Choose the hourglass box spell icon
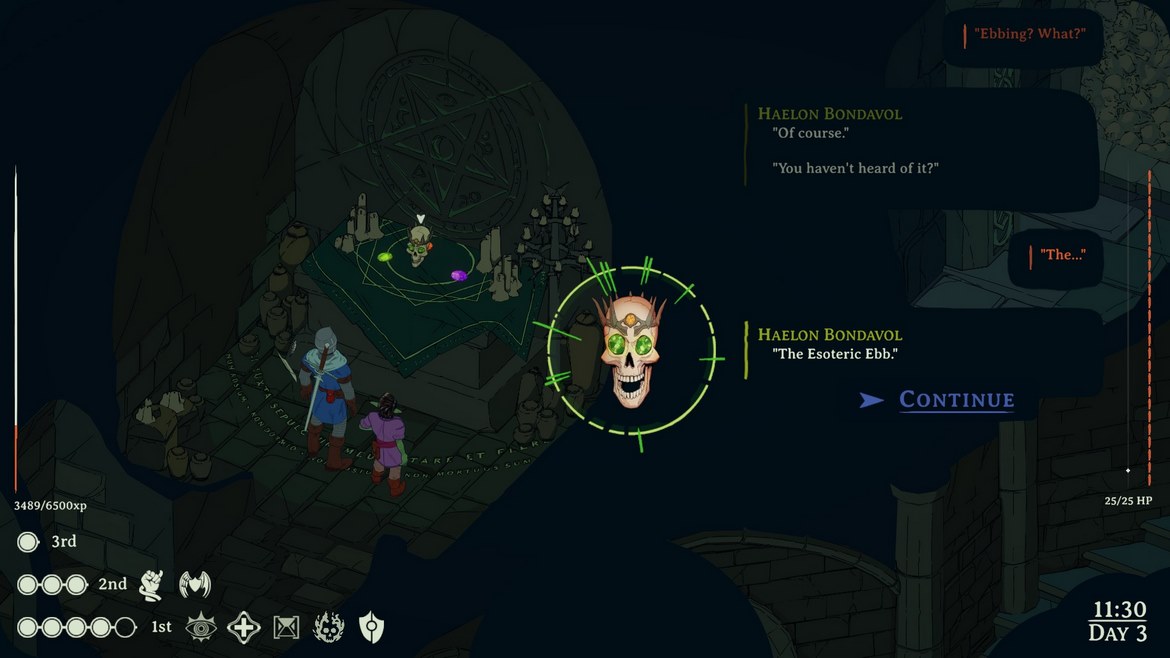Screen dimensions: 1170x658 point(287,628)
